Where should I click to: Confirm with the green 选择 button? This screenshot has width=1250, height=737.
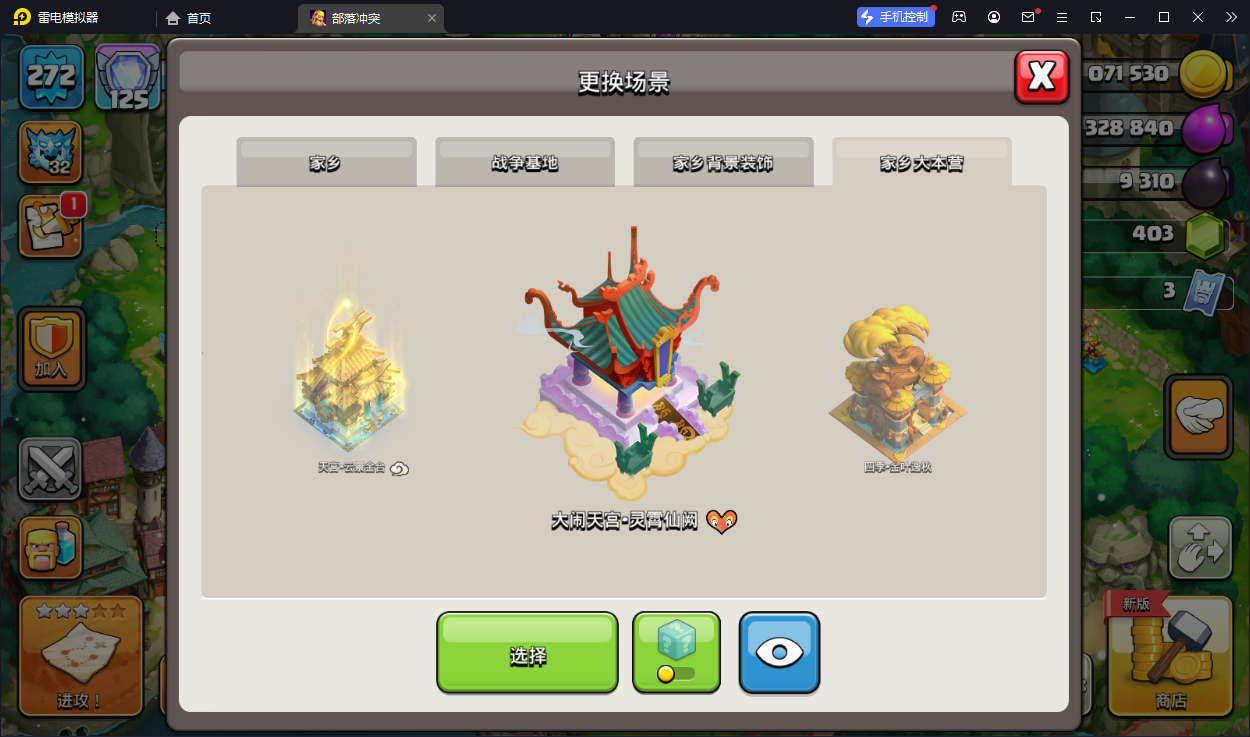pos(527,654)
